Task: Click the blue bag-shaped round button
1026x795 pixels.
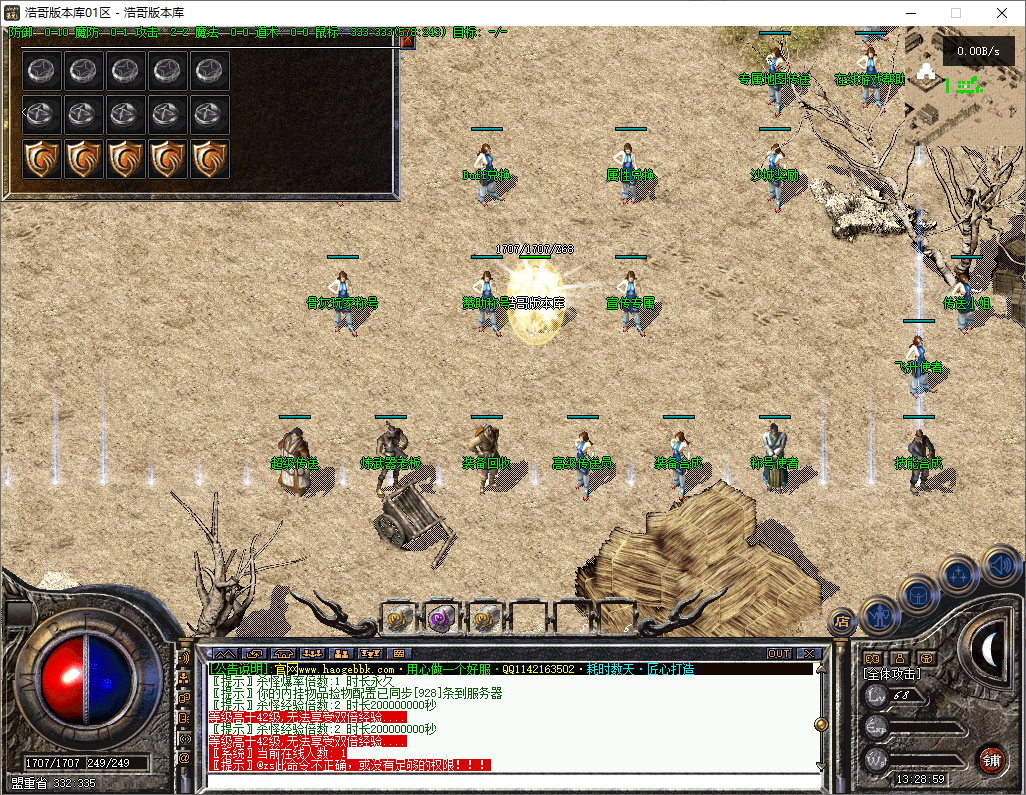Action: 918,592
